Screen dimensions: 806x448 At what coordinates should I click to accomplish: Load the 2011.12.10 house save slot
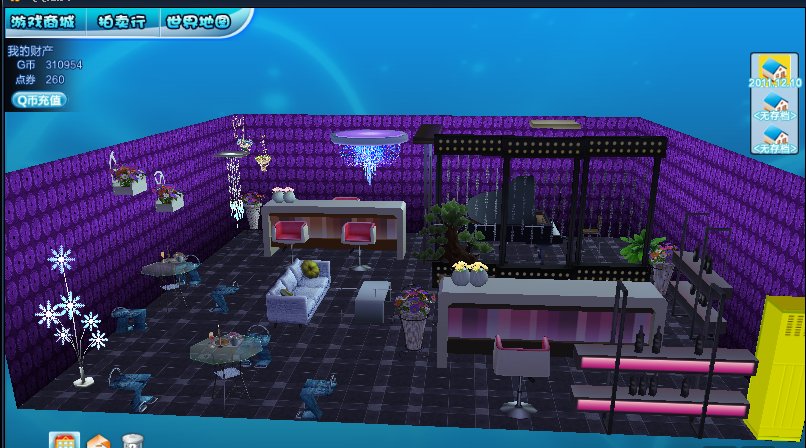pos(774,72)
